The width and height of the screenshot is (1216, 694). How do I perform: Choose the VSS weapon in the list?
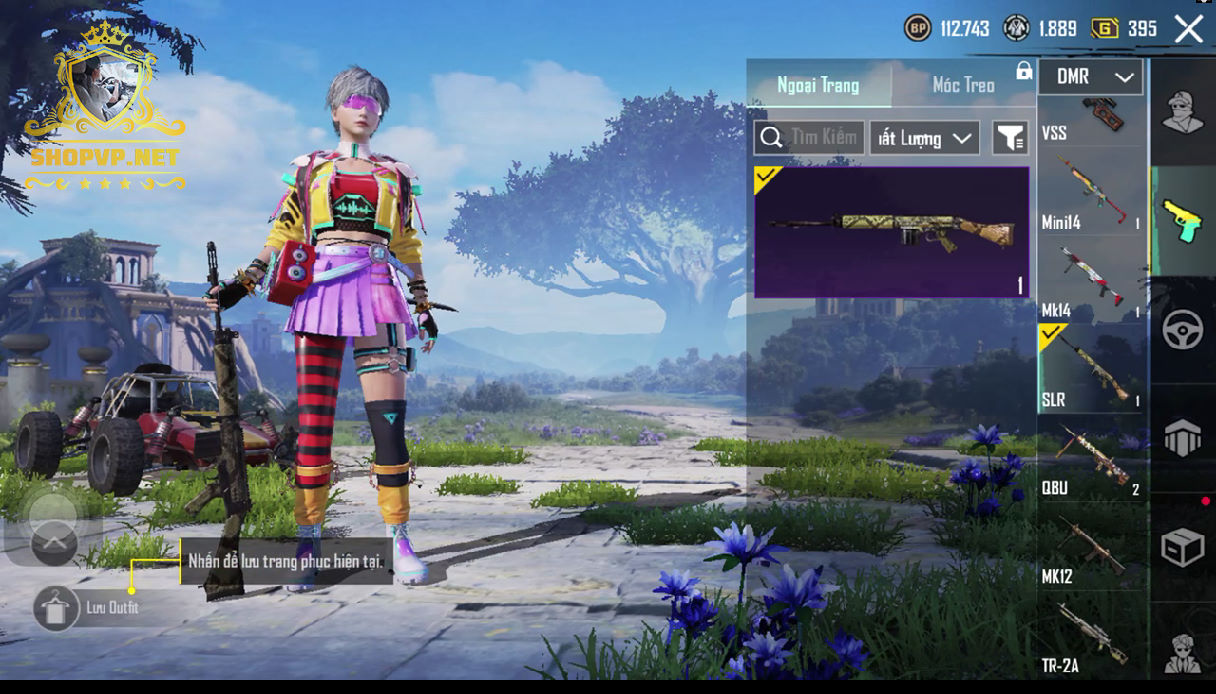pyautogui.click(x=1092, y=120)
